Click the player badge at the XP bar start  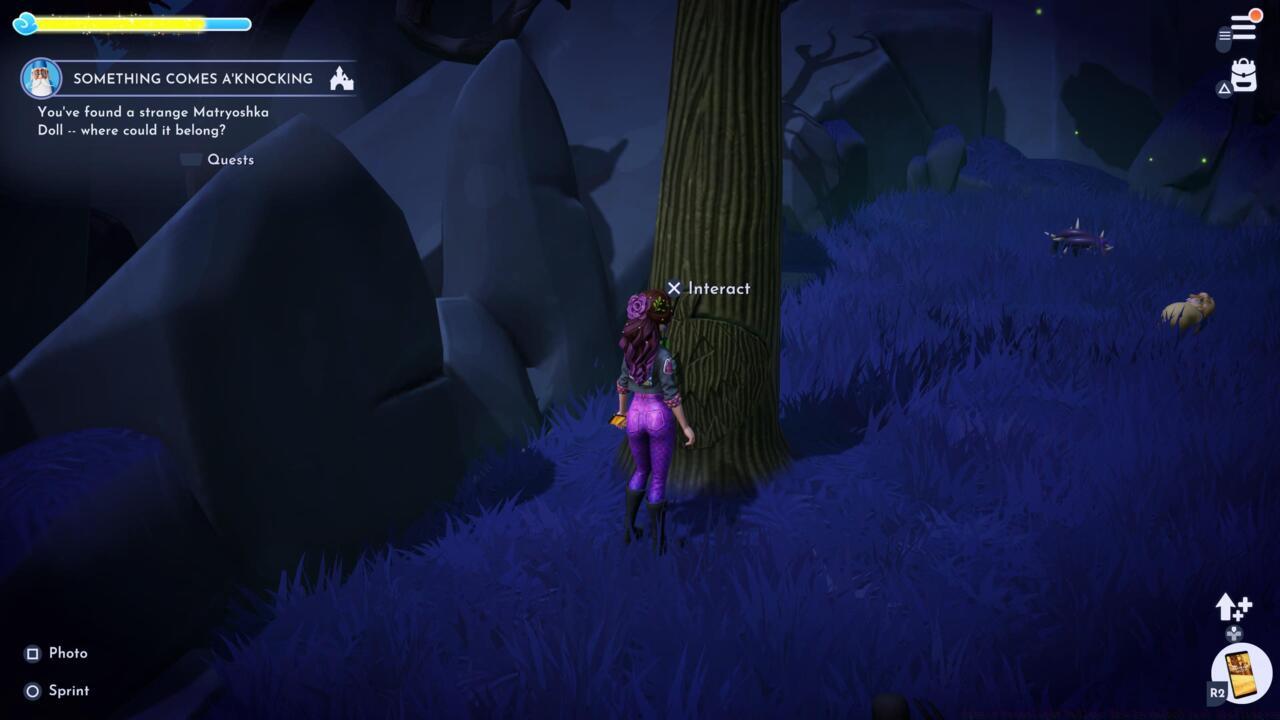24,24
